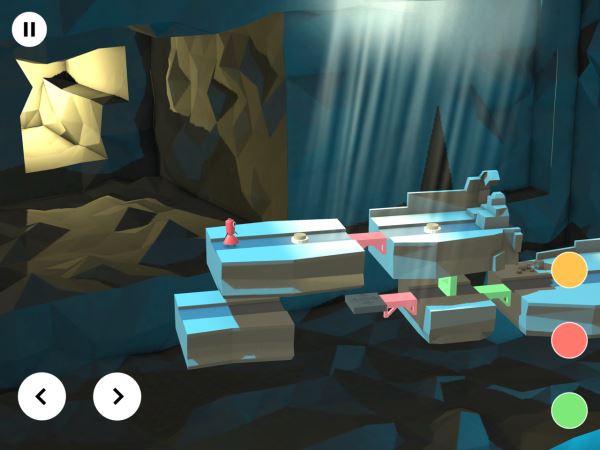Activate the orange color button
This screenshot has width=600, height=450.
[569, 270]
